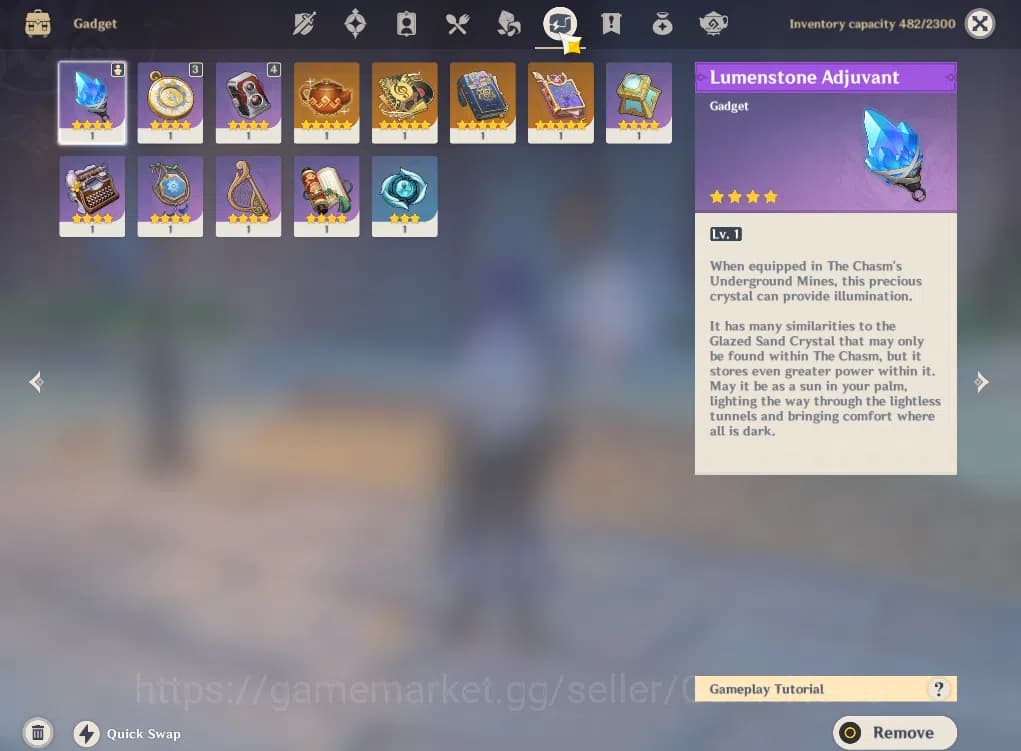Open the Gameplay Tutorial help

pyautogui.click(x=937, y=689)
